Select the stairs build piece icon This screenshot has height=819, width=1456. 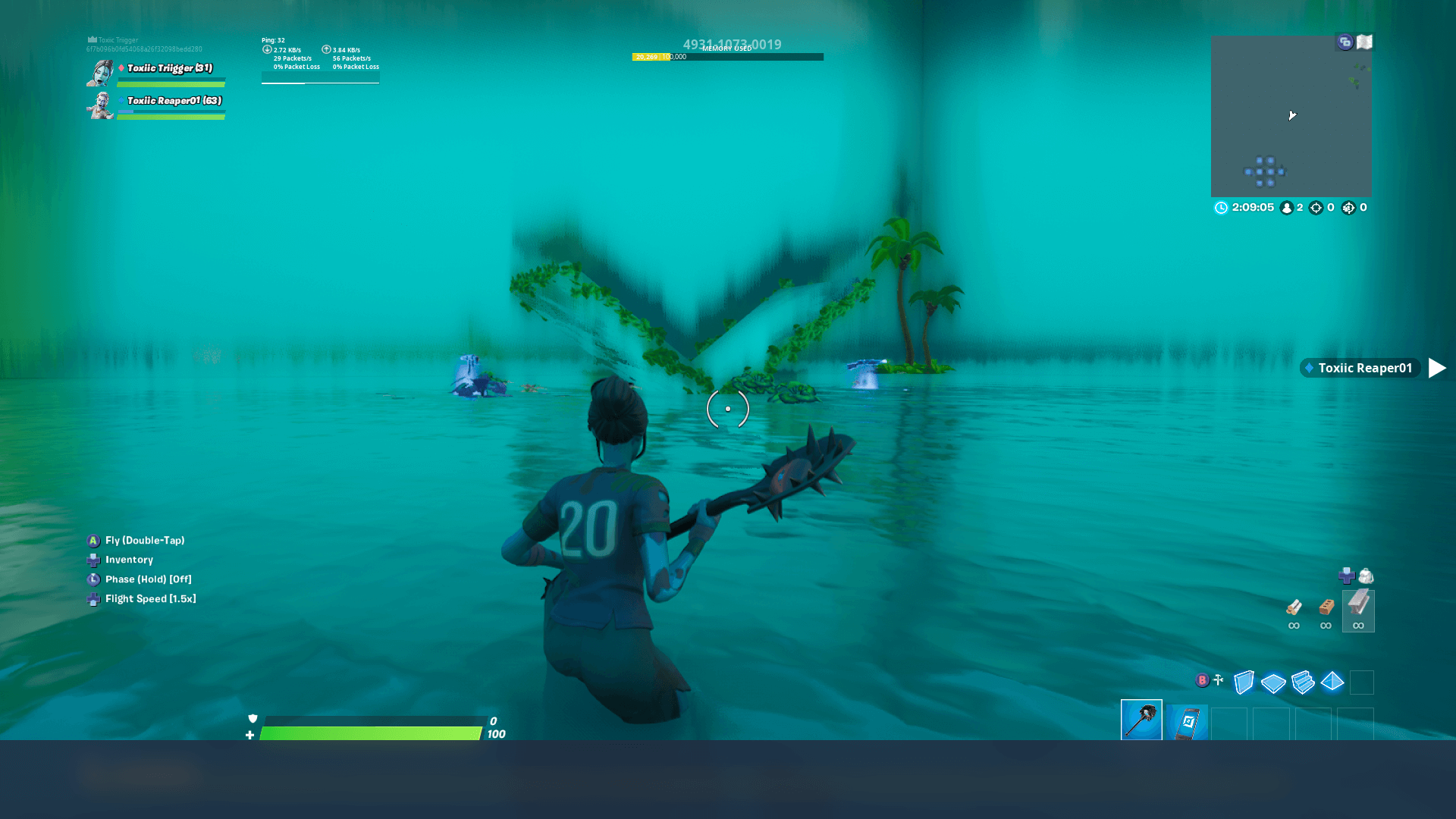pyautogui.click(x=1301, y=682)
